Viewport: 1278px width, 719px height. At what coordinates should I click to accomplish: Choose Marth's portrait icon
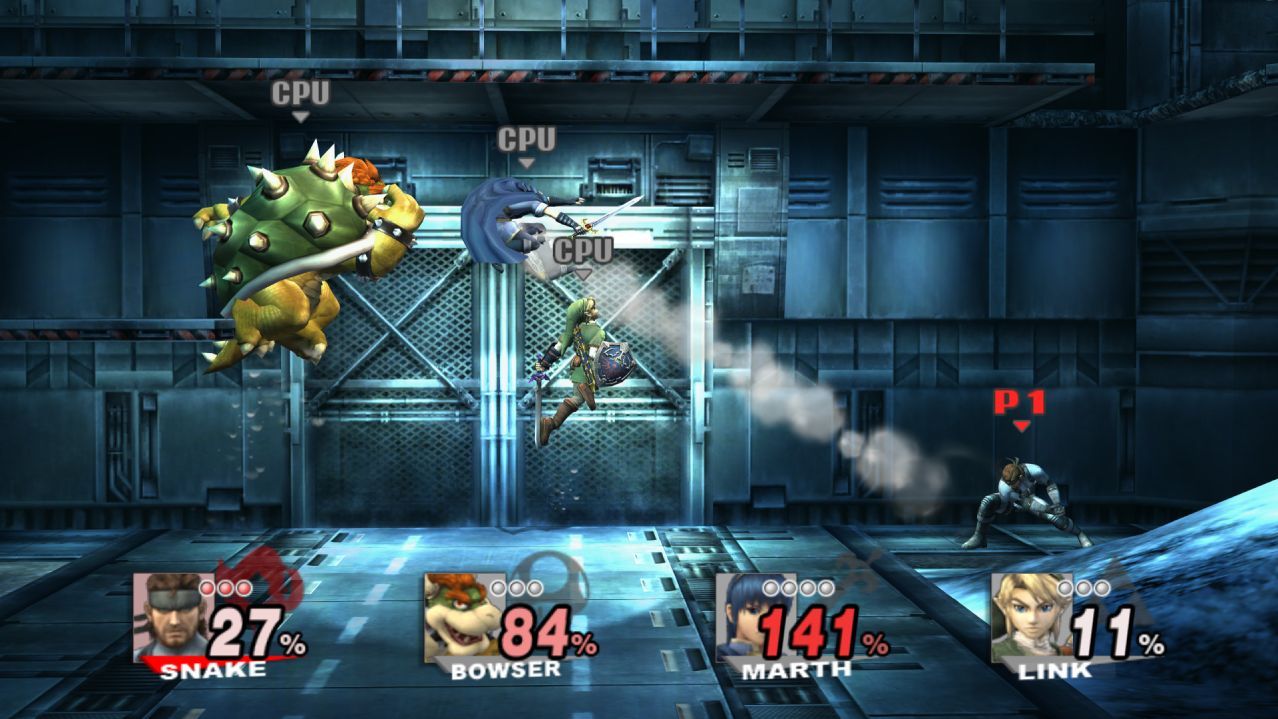pos(752,617)
